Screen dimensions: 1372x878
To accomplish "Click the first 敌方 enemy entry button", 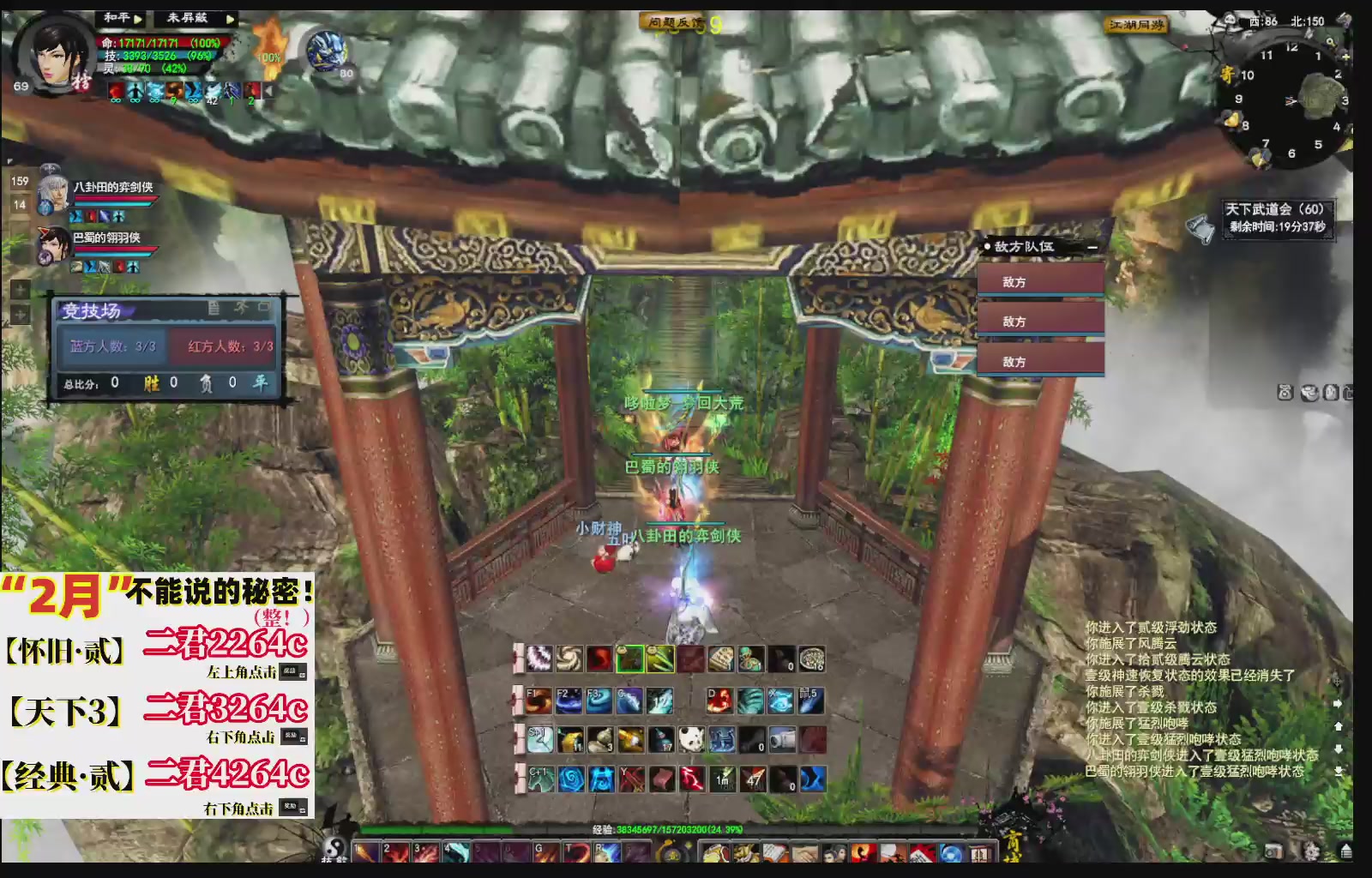I will click(1040, 280).
